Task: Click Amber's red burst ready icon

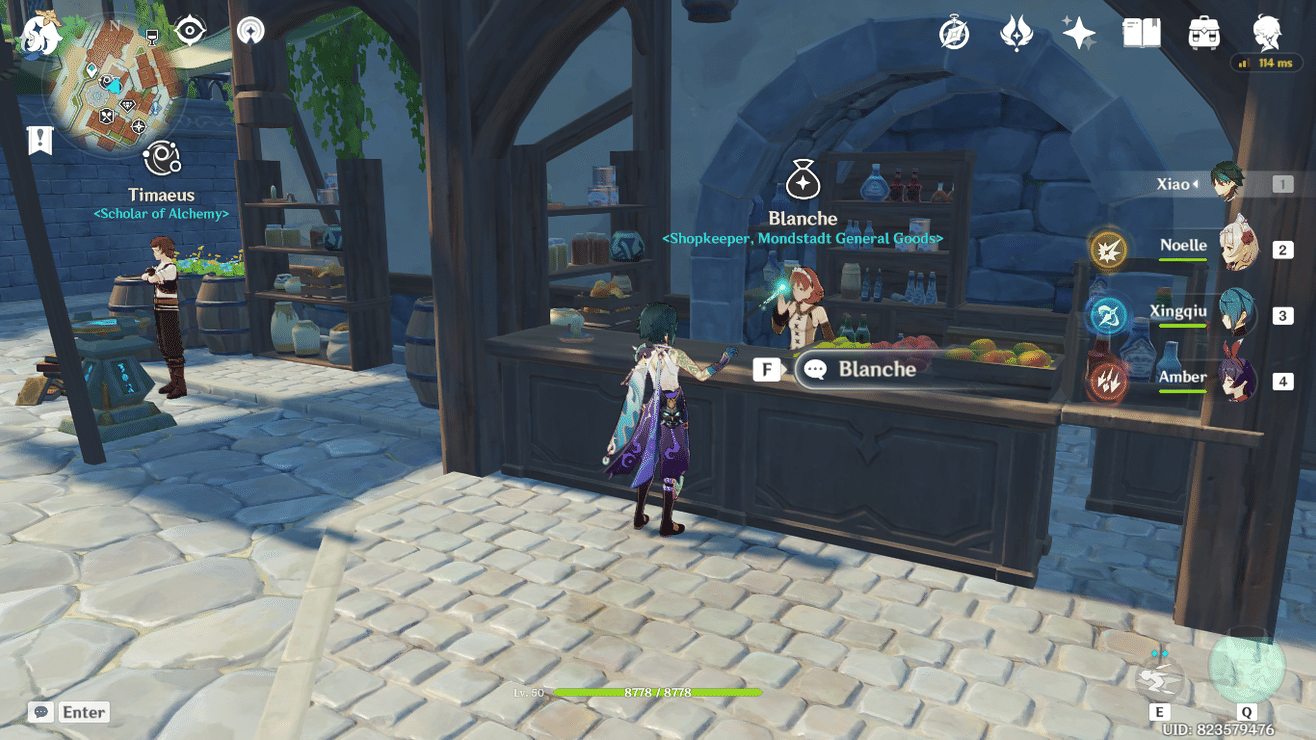Action: pyautogui.click(x=1108, y=378)
